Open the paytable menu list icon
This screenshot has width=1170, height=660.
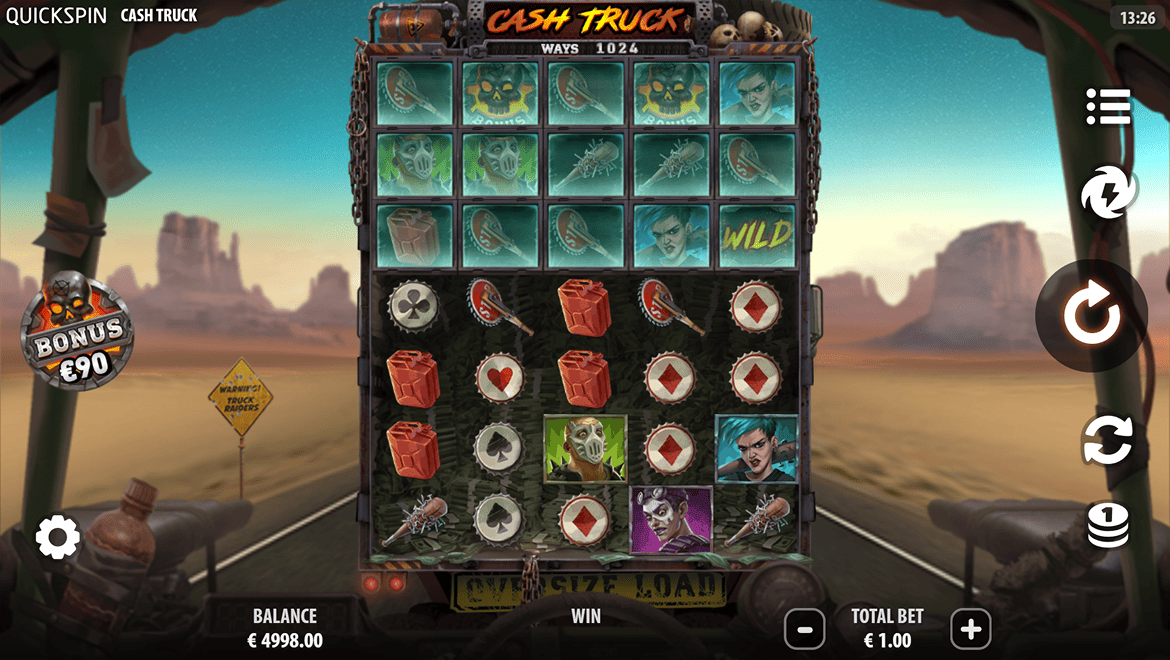tap(1108, 106)
